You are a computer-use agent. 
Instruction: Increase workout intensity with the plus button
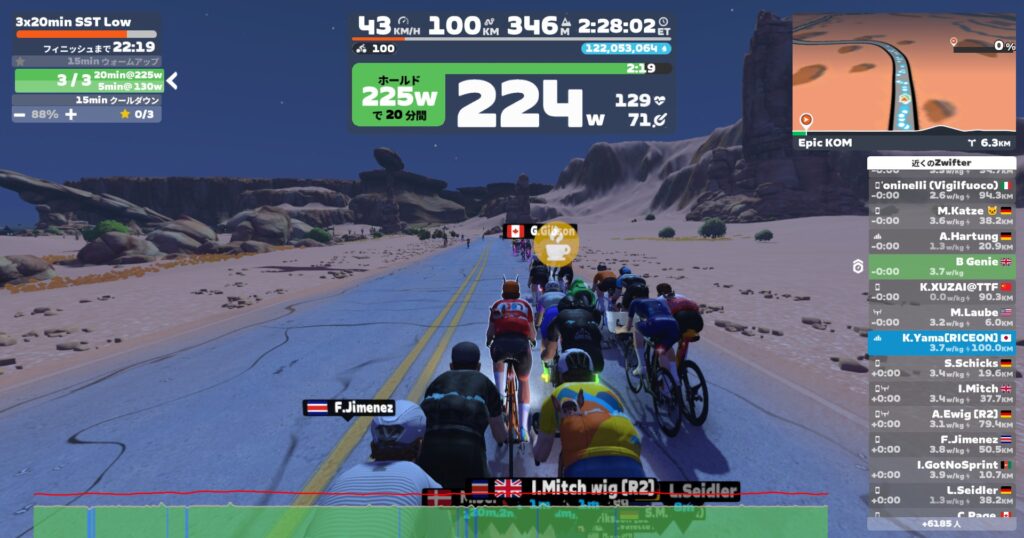[71, 114]
